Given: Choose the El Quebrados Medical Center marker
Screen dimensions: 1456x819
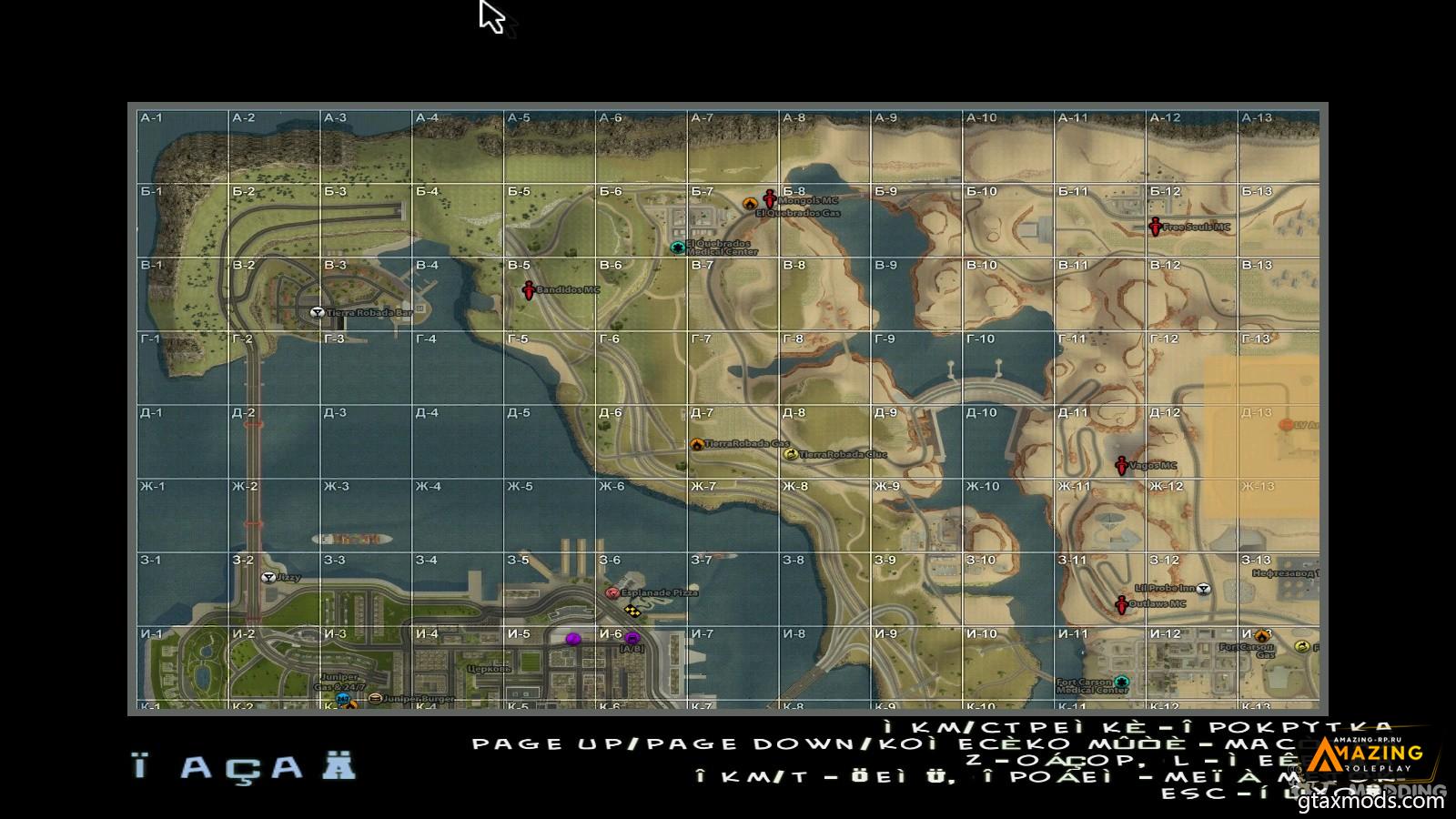Looking at the screenshot, I should [677, 248].
